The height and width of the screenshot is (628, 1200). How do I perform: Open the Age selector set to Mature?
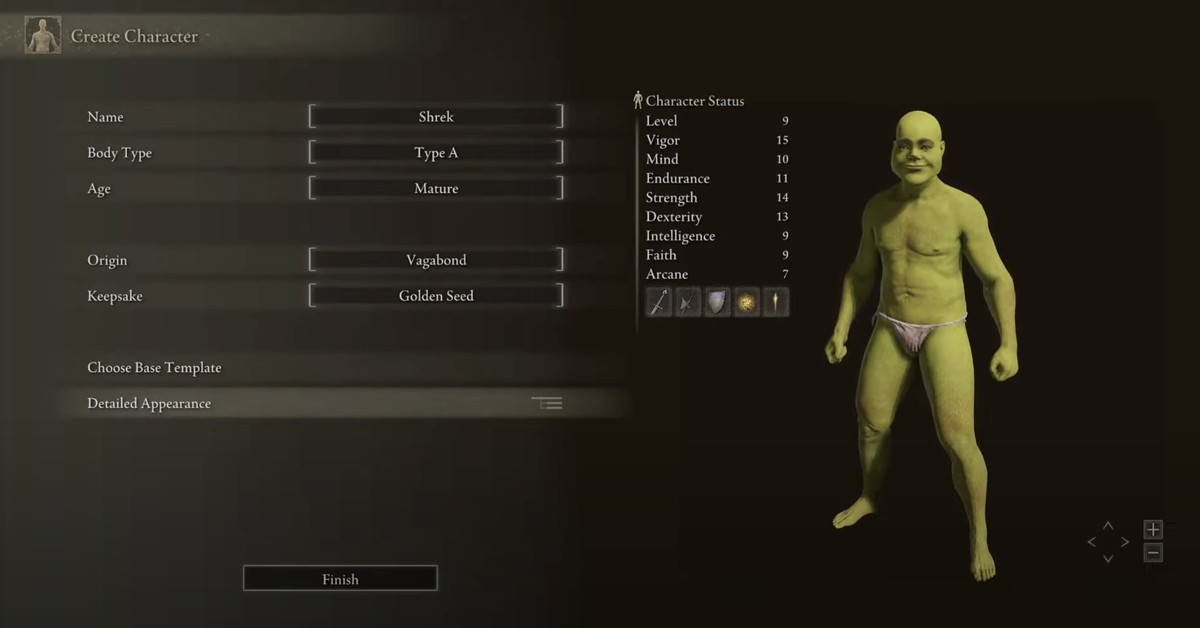tap(436, 188)
